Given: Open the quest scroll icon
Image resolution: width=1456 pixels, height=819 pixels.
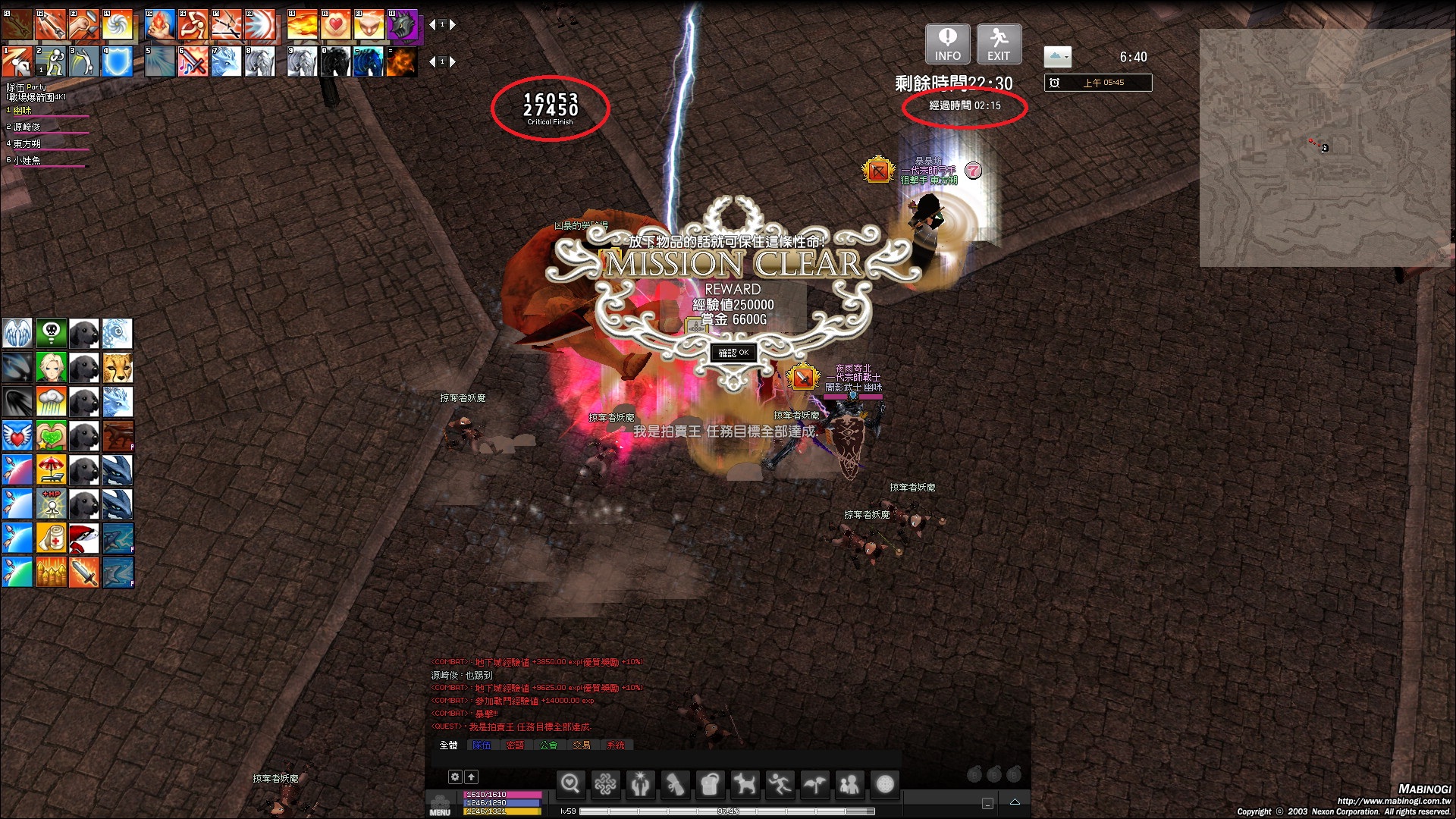Looking at the screenshot, I should pyautogui.click(x=675, y=784).
